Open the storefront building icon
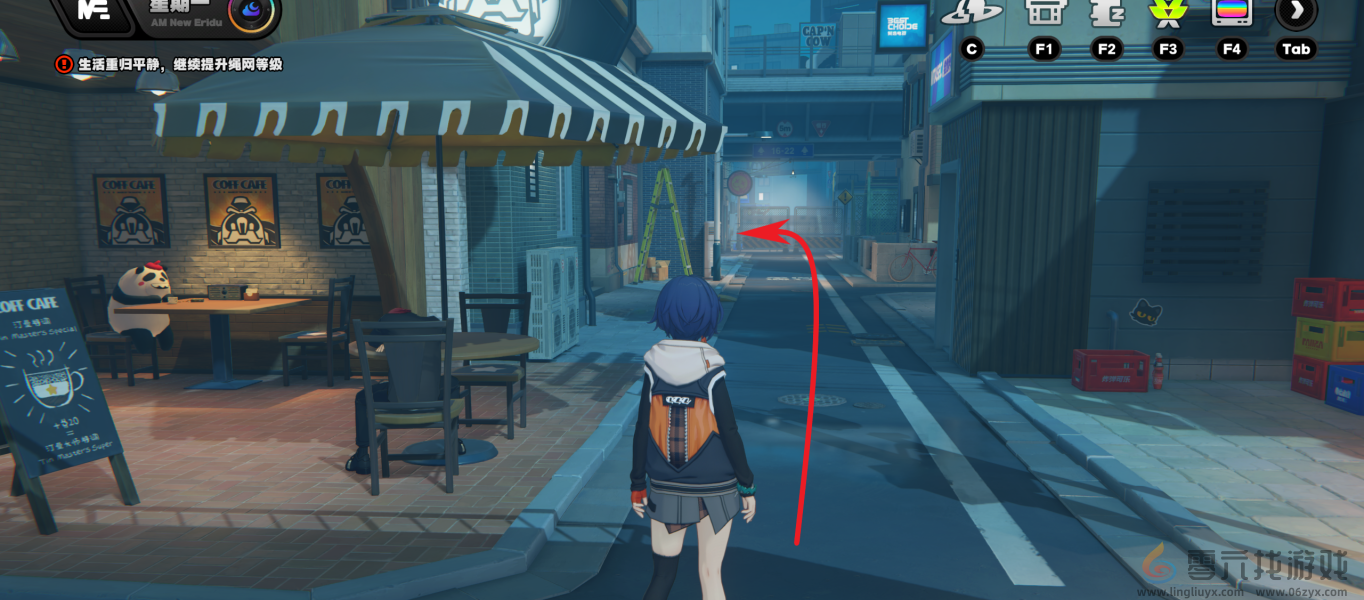 pyautogui.click(x=1042, y=11)
